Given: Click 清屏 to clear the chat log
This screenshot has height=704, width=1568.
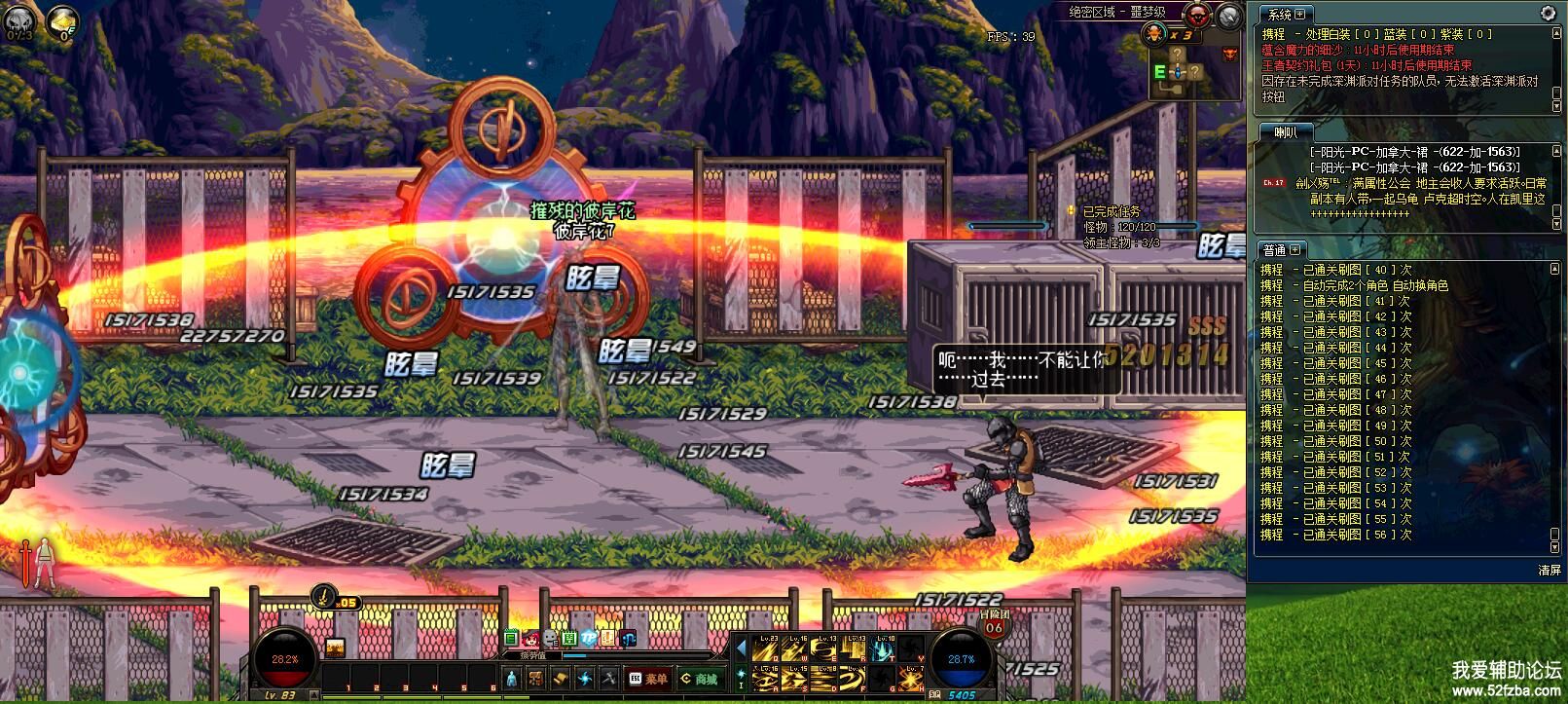Looking at the screenshot, I should [1549, 571].
